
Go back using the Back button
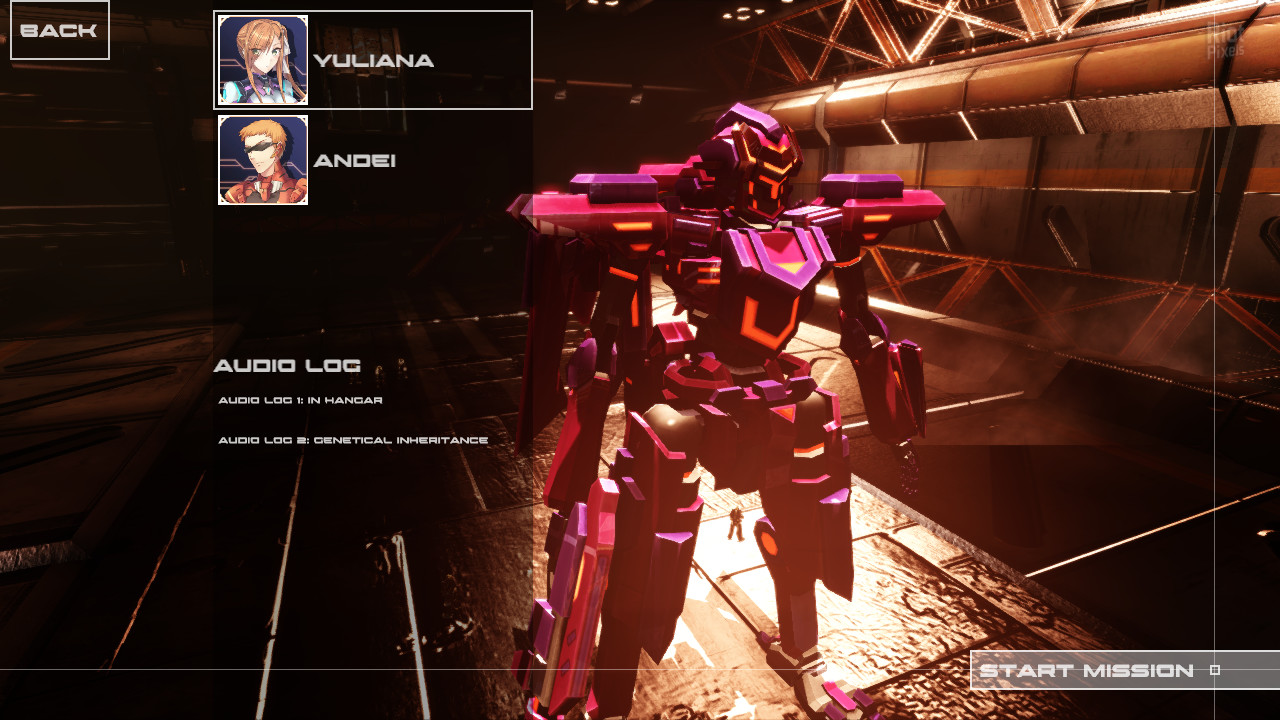(59, 30)
